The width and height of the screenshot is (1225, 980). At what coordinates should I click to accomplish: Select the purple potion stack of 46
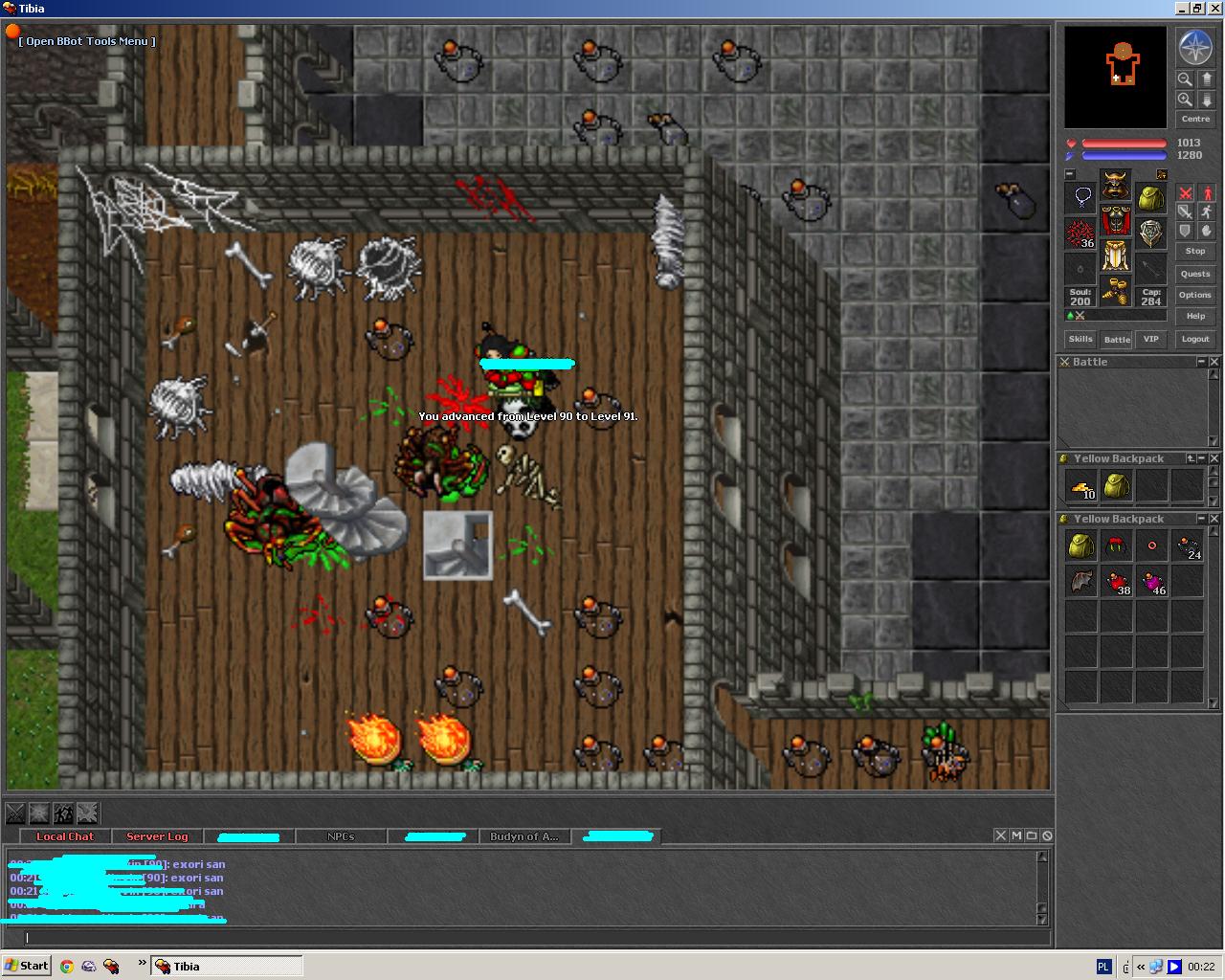point(1152,581)
